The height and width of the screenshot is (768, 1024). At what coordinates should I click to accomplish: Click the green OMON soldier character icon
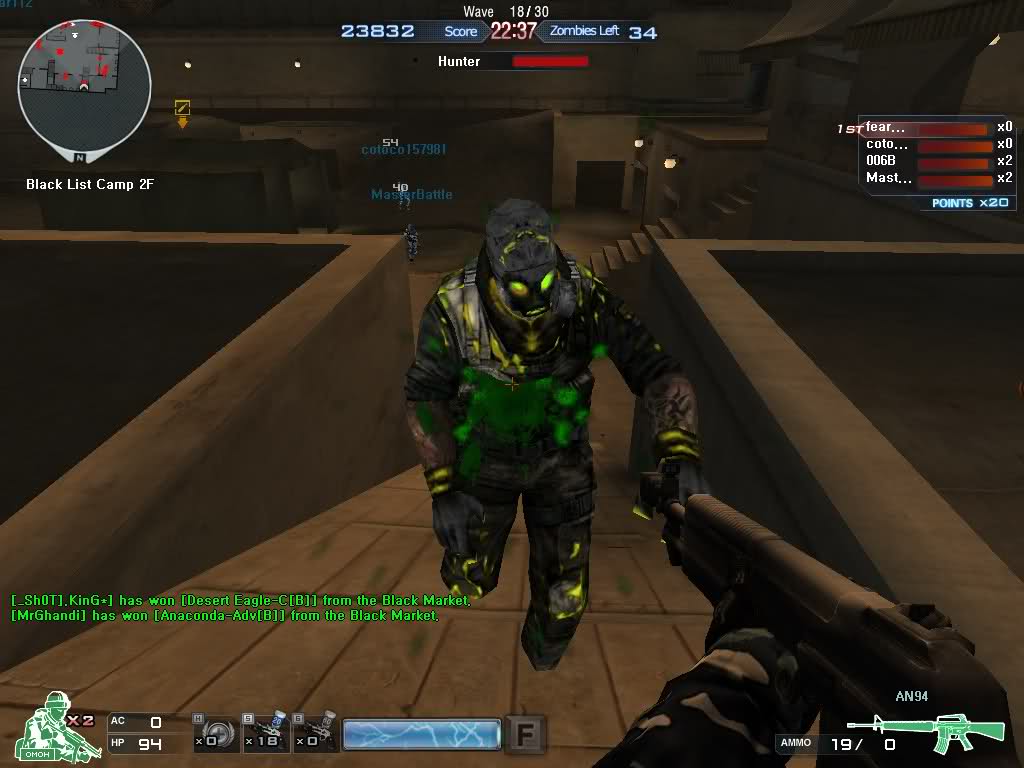60,725
